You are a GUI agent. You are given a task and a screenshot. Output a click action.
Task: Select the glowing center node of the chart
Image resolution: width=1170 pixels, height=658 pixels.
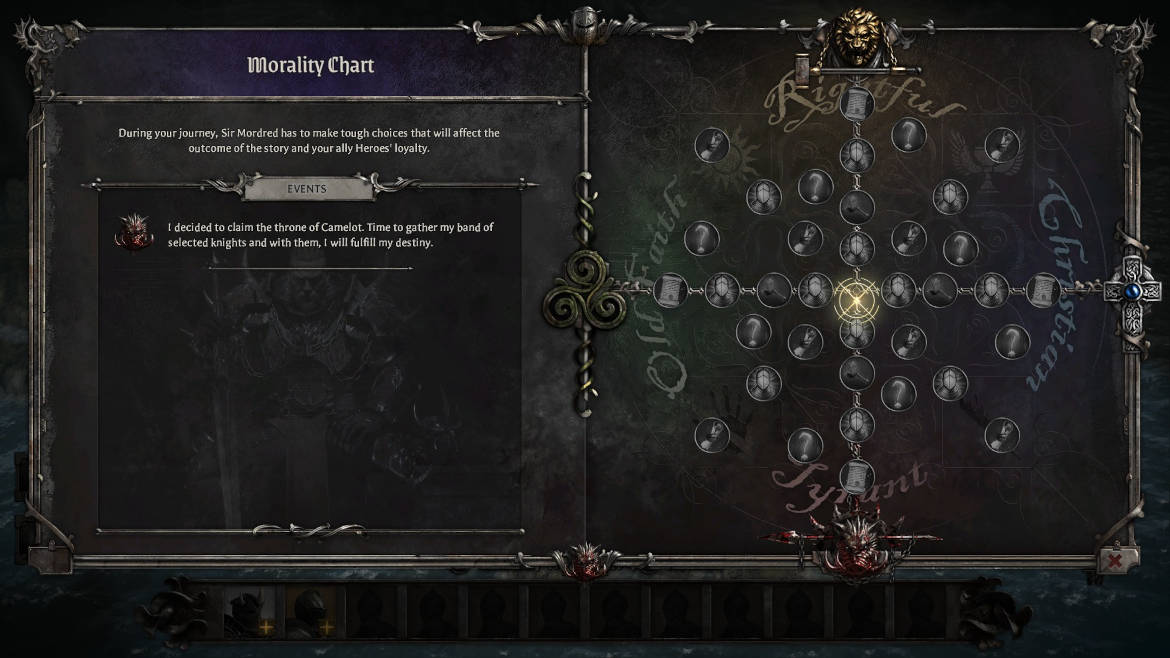(x=857, y=297)
